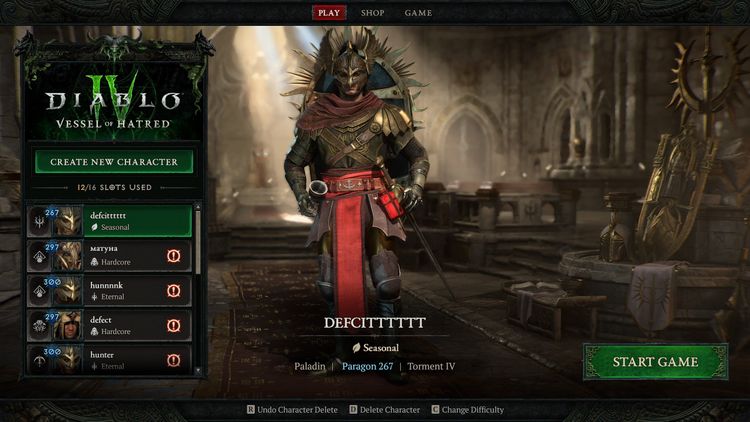Create a new character
The width and height of the screenshot is (750, 422).
pyautogui.click(x=114, y=162)
